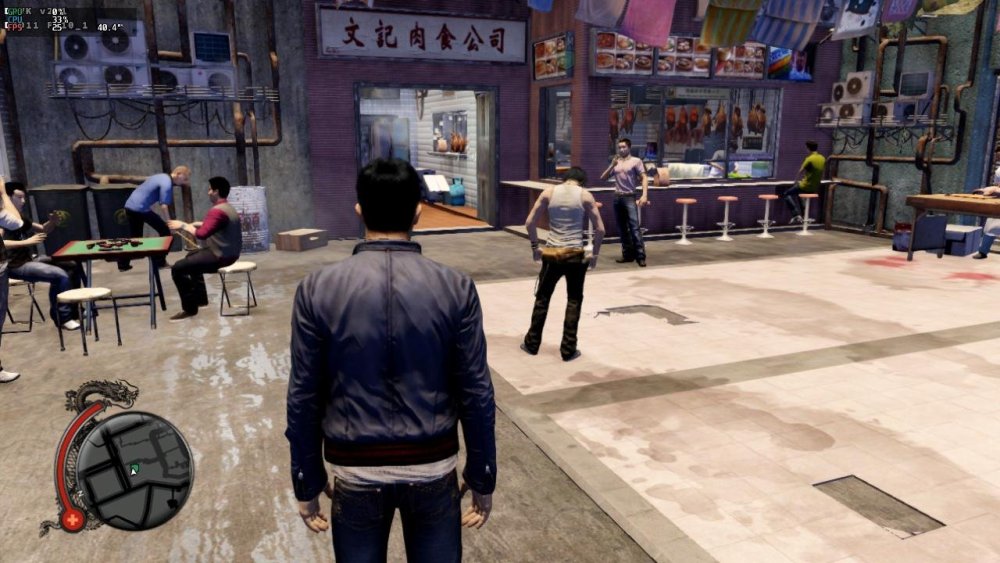The height and width of the screenshot is (563, 1000).
Task: Click the circular minimap
Action: (x=135, y=470)
